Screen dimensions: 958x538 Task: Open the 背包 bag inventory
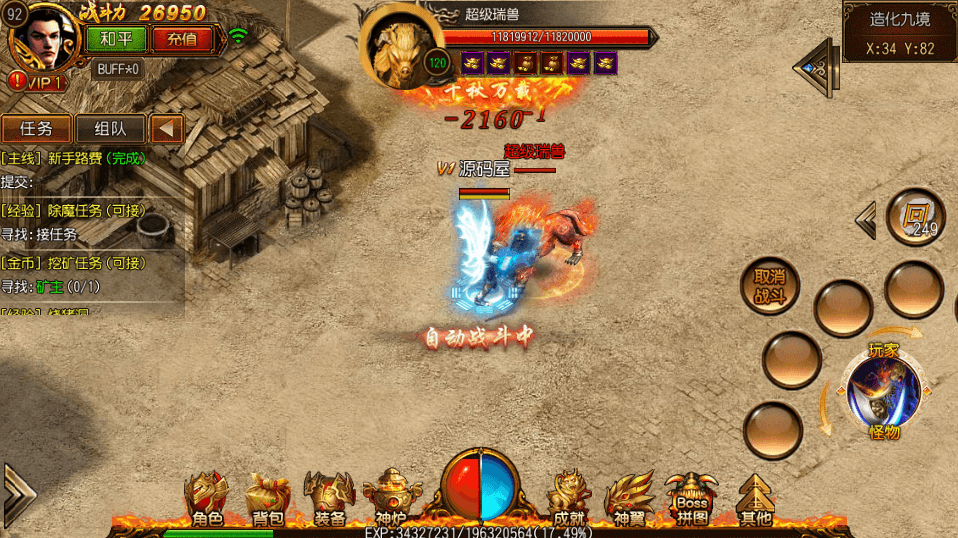click(267, 498)
